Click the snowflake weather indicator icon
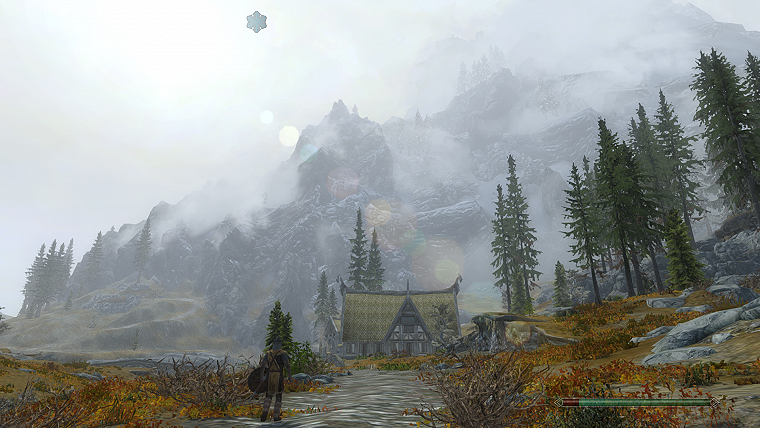Screen dimensions: 760x428 coord(257,22)
